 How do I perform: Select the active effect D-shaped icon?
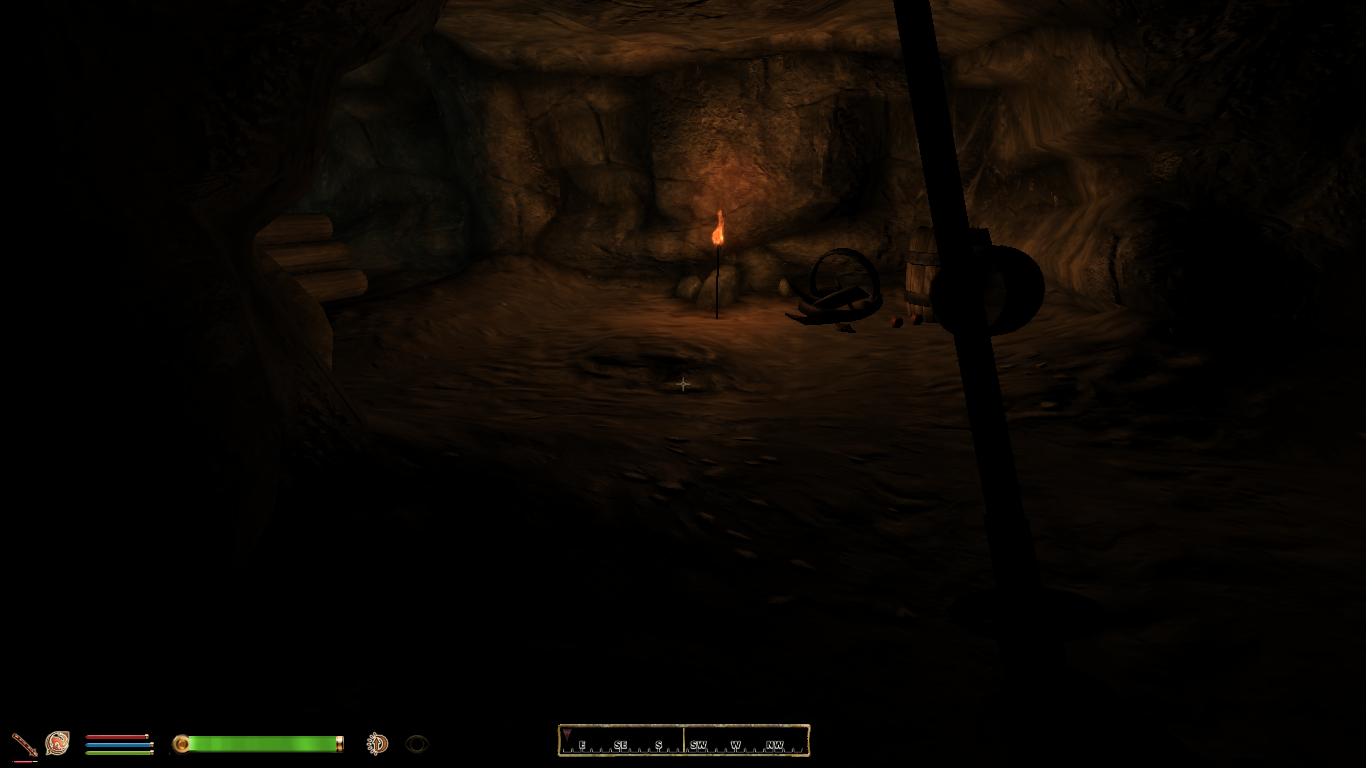click(377, 743)
